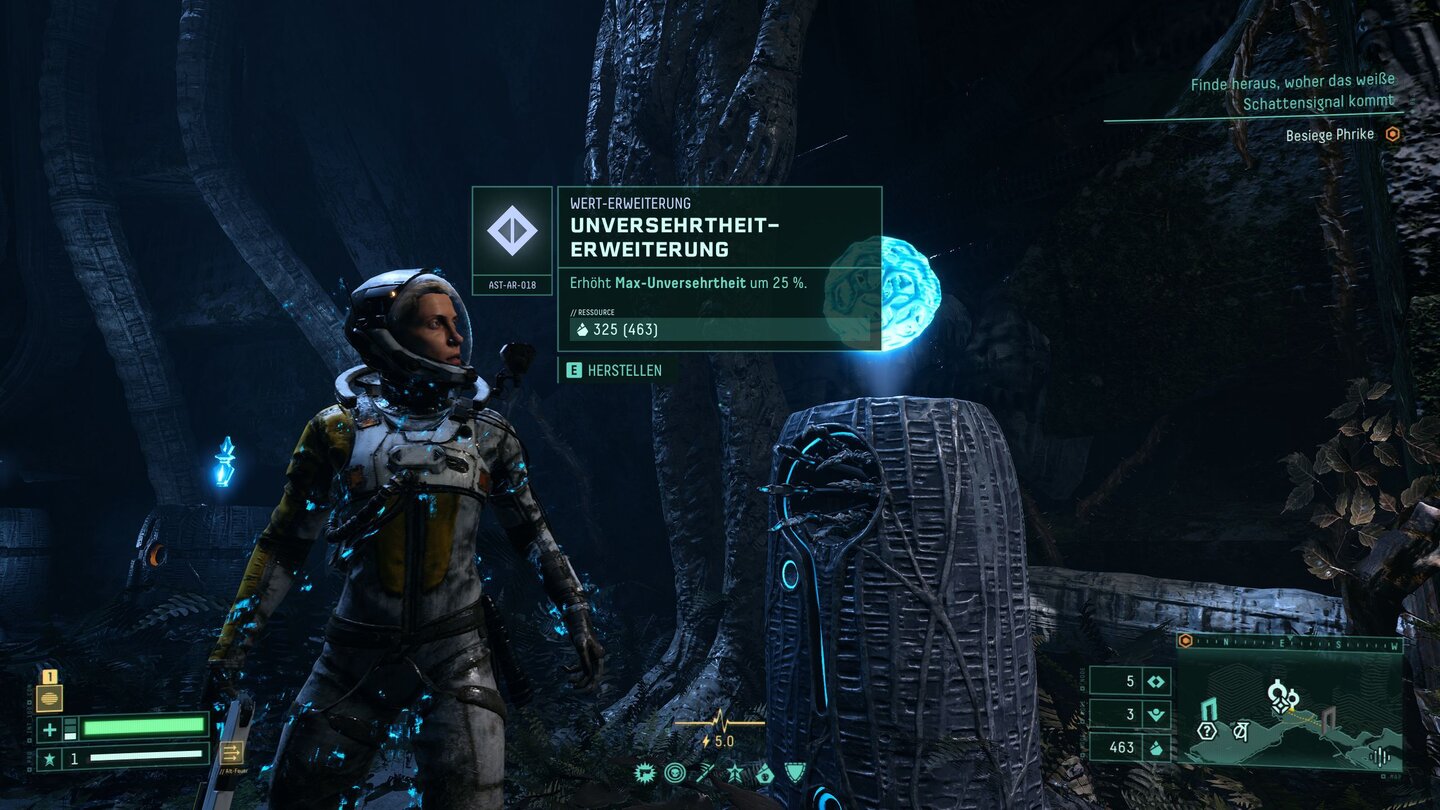
Task: Select the Unversehrtheit-Erweiterung diamond icon
Action: 512,230
